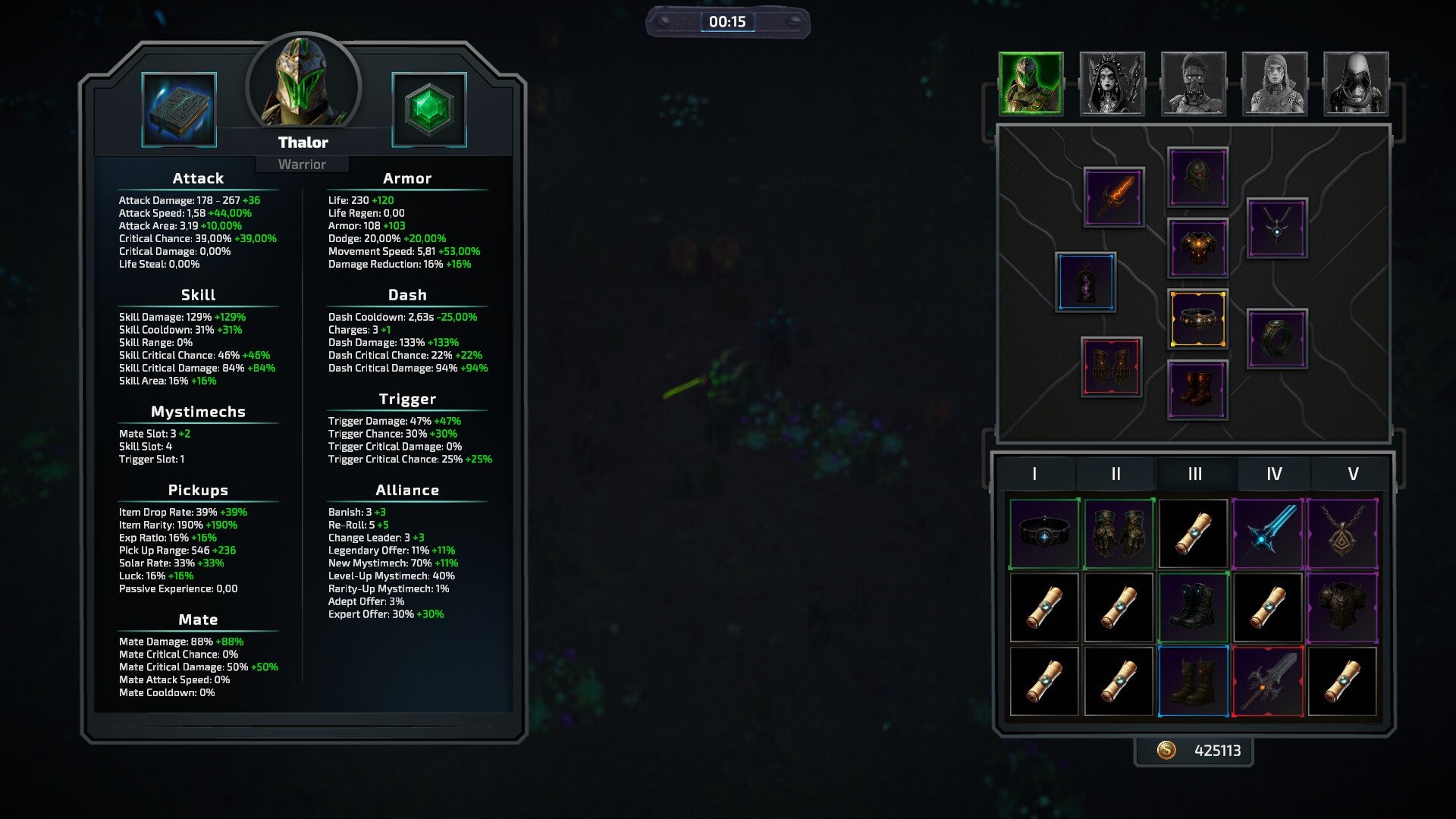This screenshot has height=819, width=1456.
Task: Open inventory tab IV
Action: [1274, 474]
